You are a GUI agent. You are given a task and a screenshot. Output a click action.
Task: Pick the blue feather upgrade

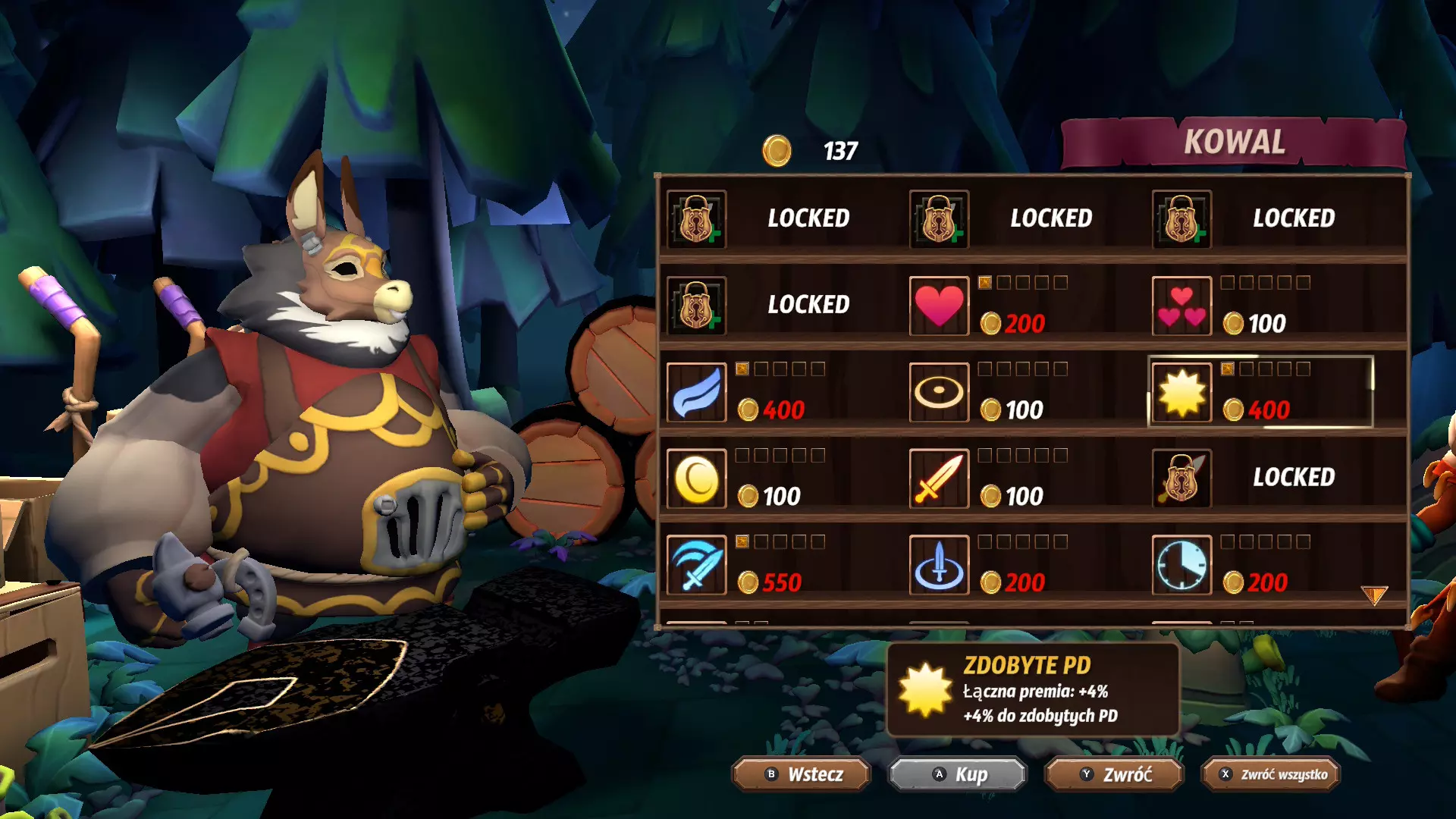tap(696, 392)
